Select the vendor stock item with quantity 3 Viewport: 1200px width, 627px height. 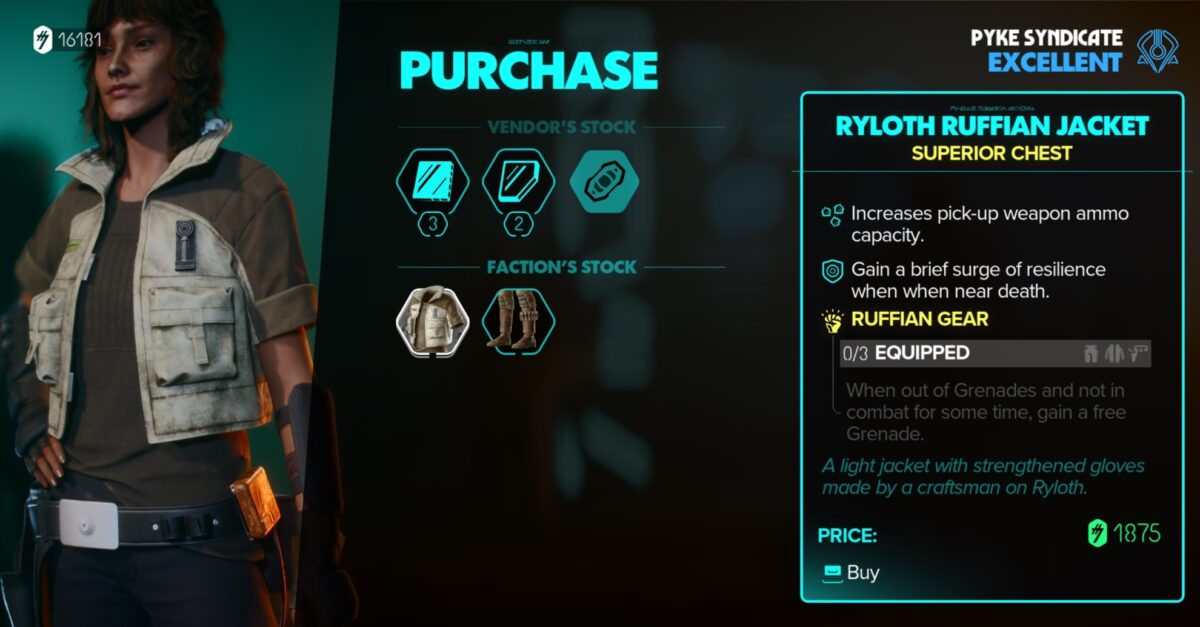pos(432,183)
